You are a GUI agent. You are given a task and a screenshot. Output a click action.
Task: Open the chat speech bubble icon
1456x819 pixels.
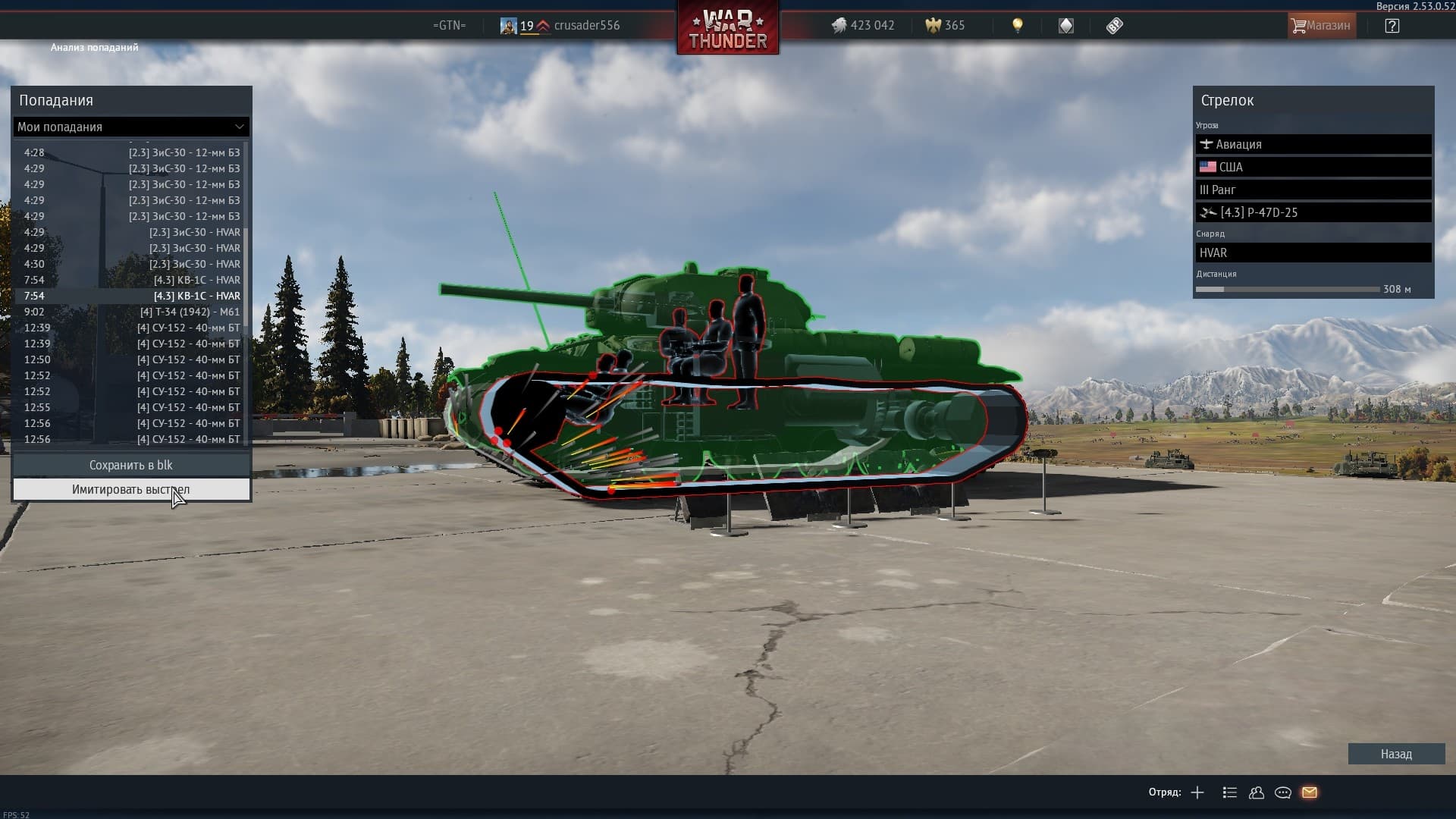pyautogui.click(x=1283, y=792)
